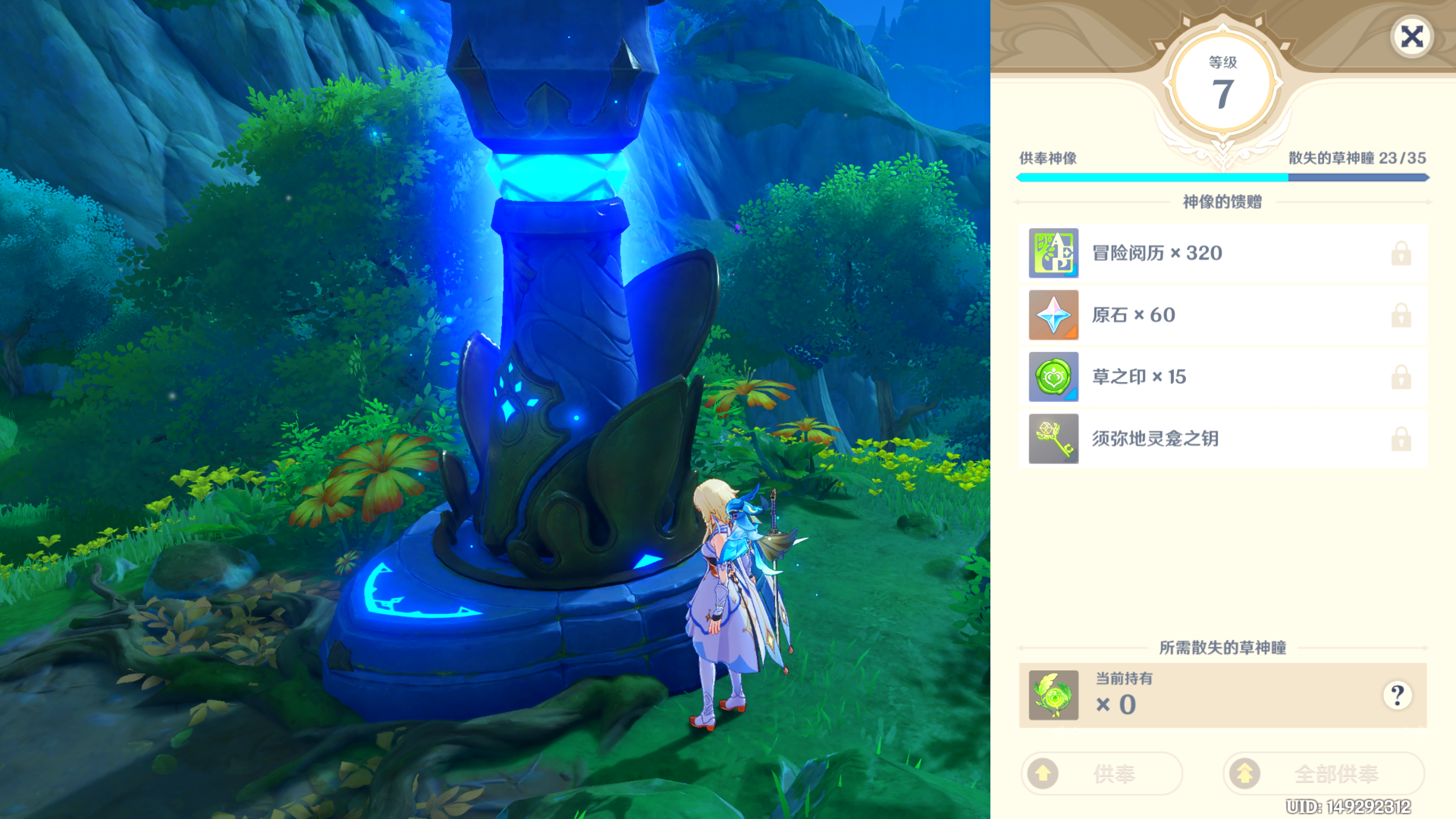Viewport: 1456px width, 819px height.
Task: Select the 须弥地灵龛之钥 reward row
Action: (1222, 439)
